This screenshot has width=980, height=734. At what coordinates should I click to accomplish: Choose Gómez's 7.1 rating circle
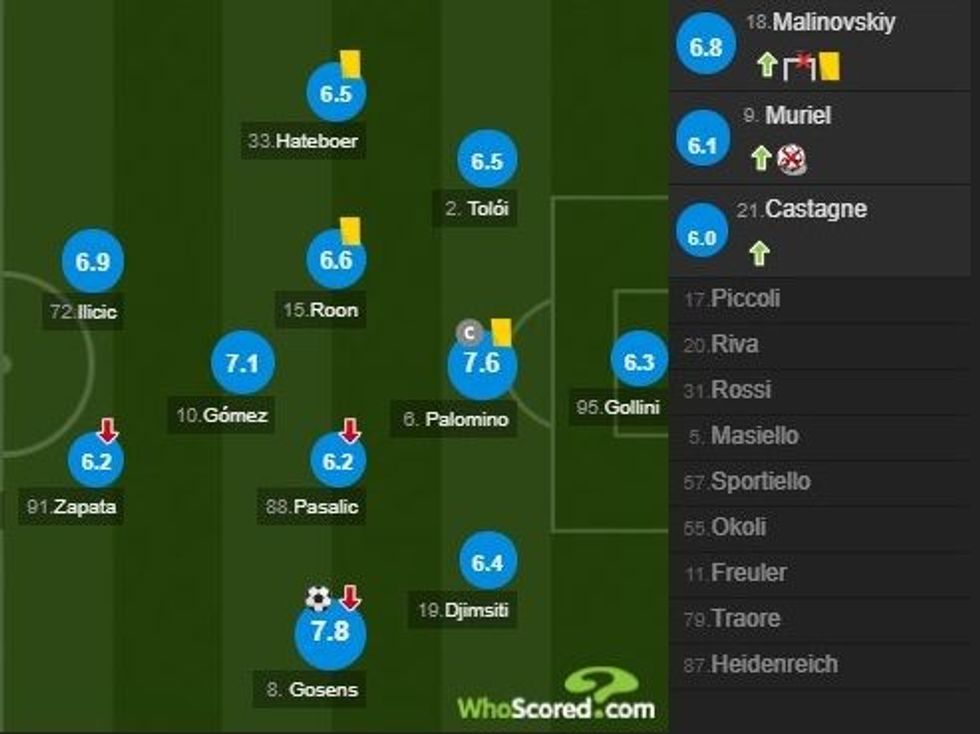point(242,364)
